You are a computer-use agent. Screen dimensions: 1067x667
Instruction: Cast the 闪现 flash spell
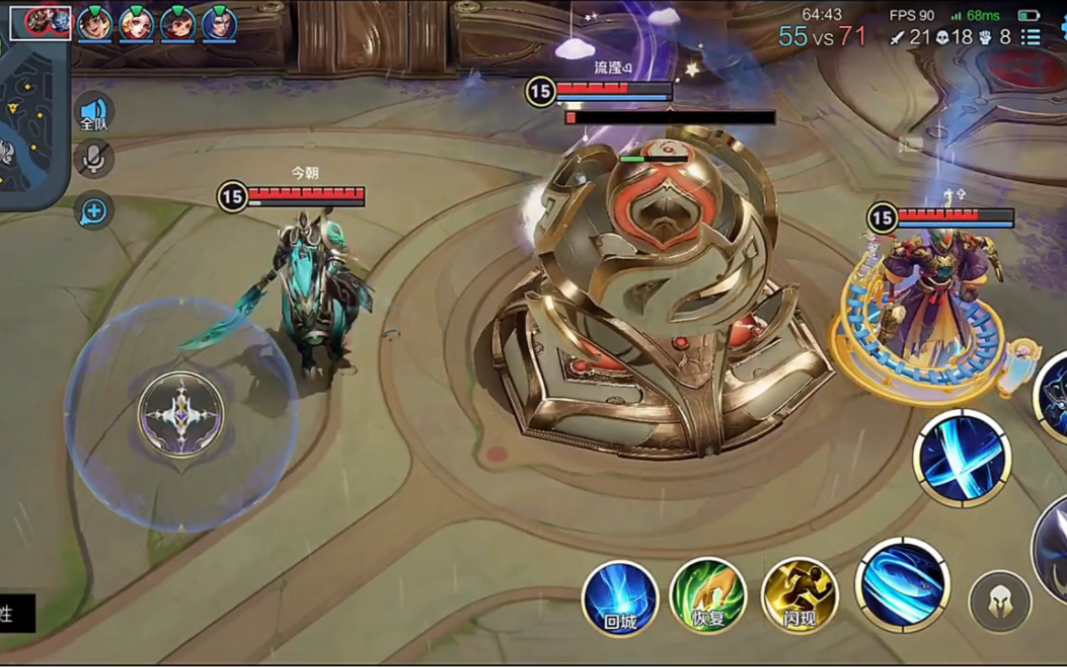[x=799, y=597]
